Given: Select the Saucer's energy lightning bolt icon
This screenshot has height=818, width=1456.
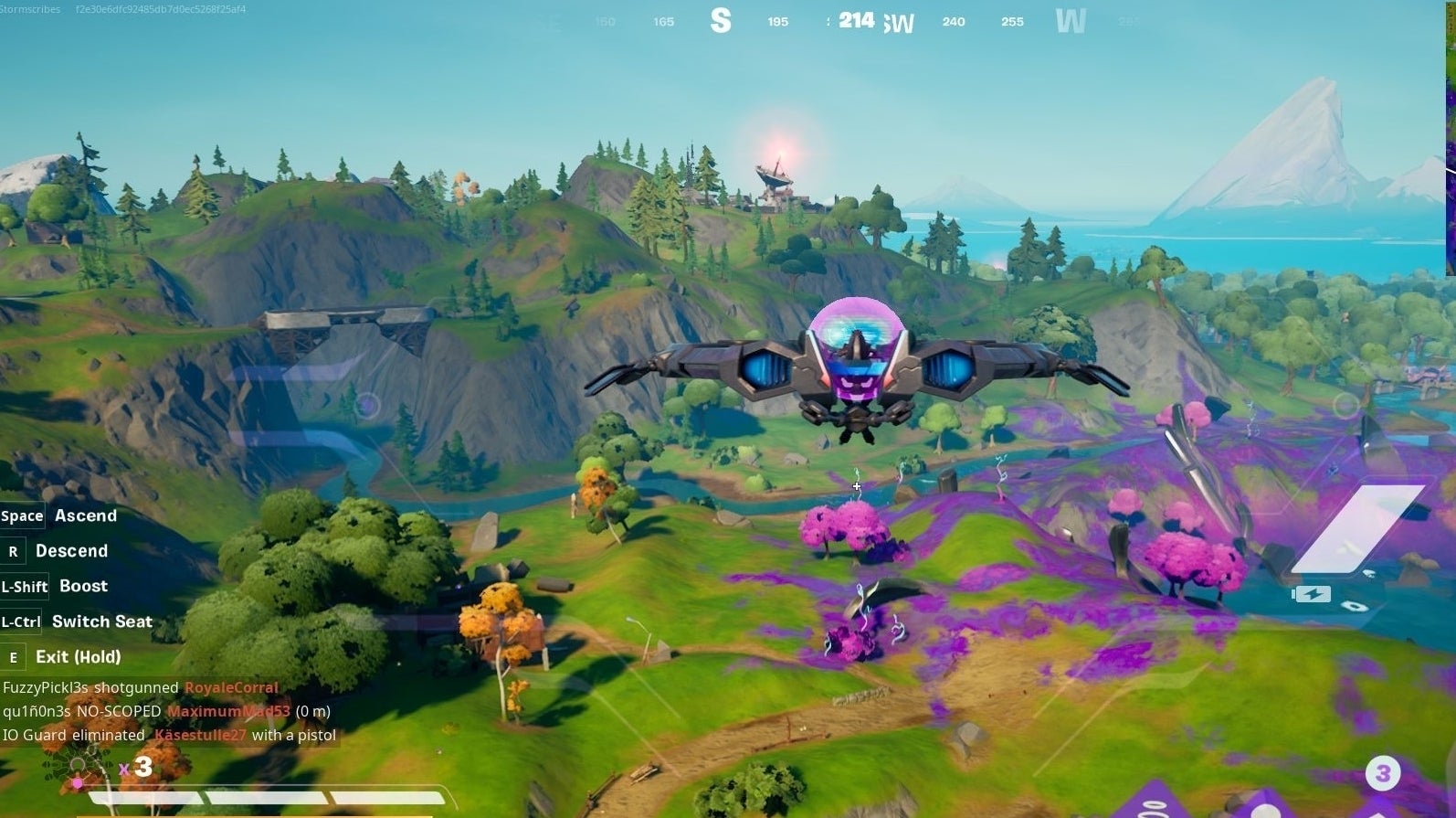Looking at the screenshot, I should [1313, 592].
